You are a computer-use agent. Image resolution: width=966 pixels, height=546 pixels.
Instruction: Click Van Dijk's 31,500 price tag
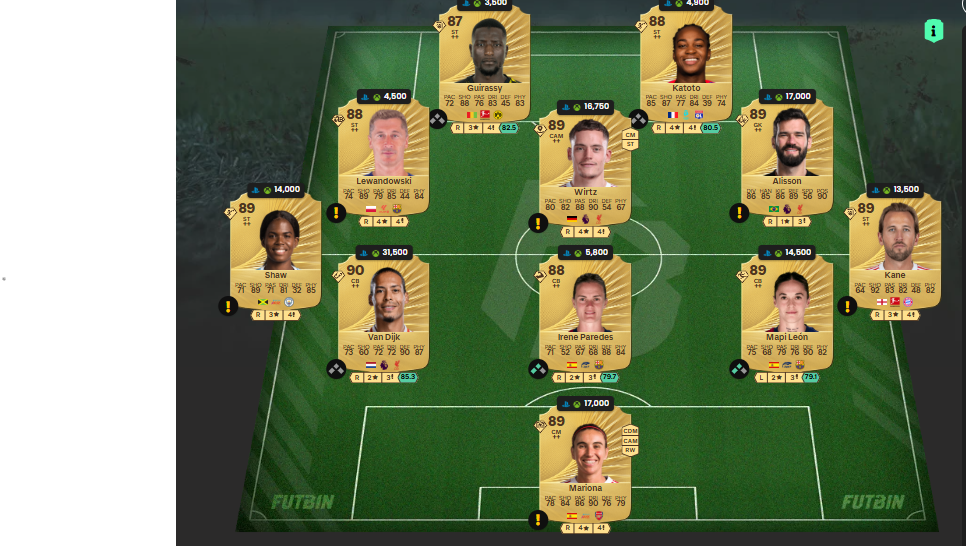[384, 252]
